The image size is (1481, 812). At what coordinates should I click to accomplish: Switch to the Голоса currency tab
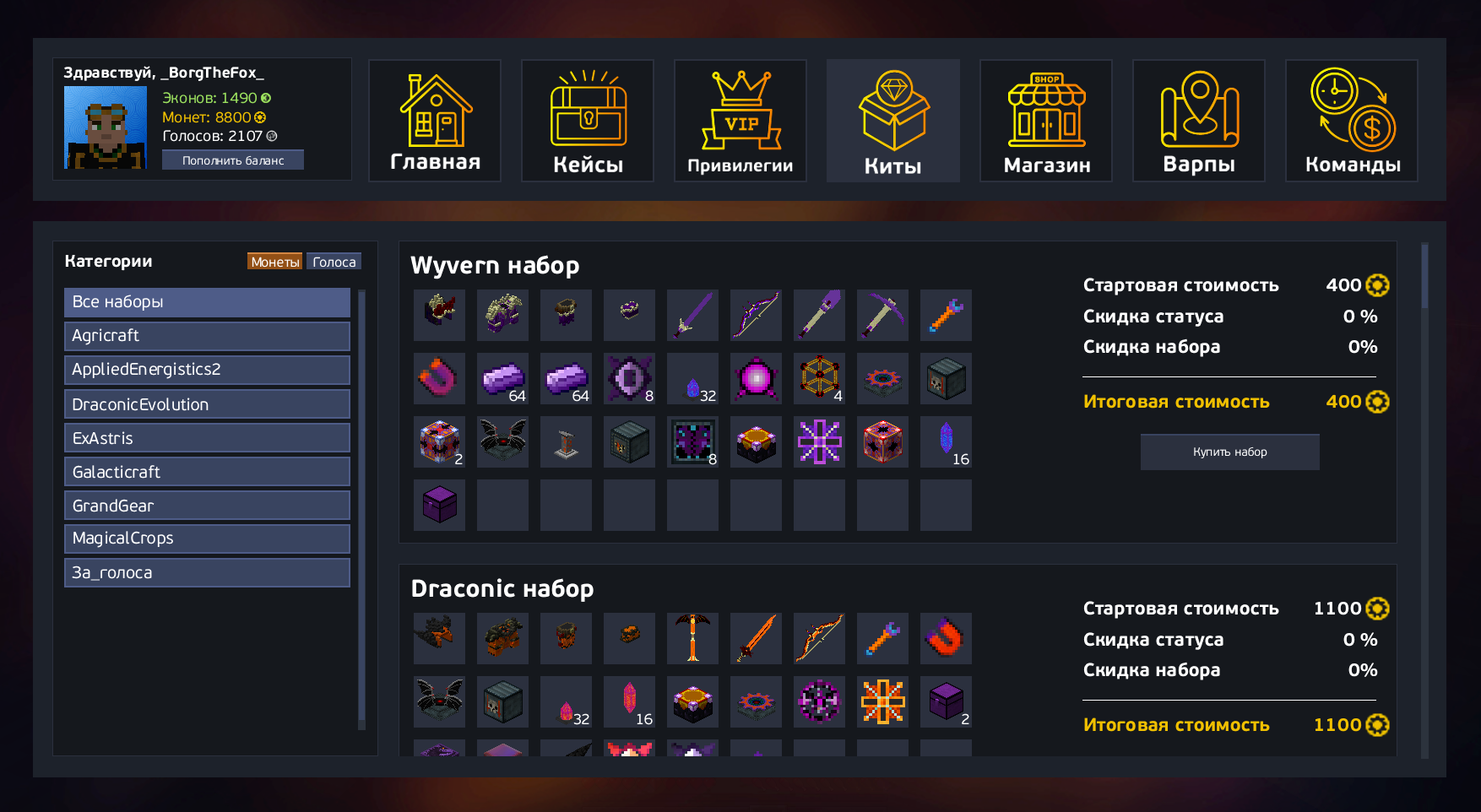click(x=334, y=262)
